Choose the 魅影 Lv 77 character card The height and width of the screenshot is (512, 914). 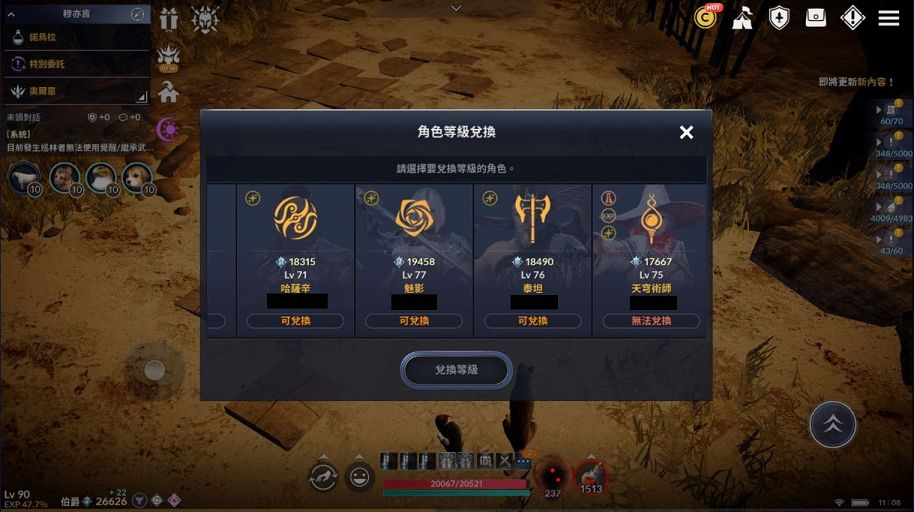point(414,260)
